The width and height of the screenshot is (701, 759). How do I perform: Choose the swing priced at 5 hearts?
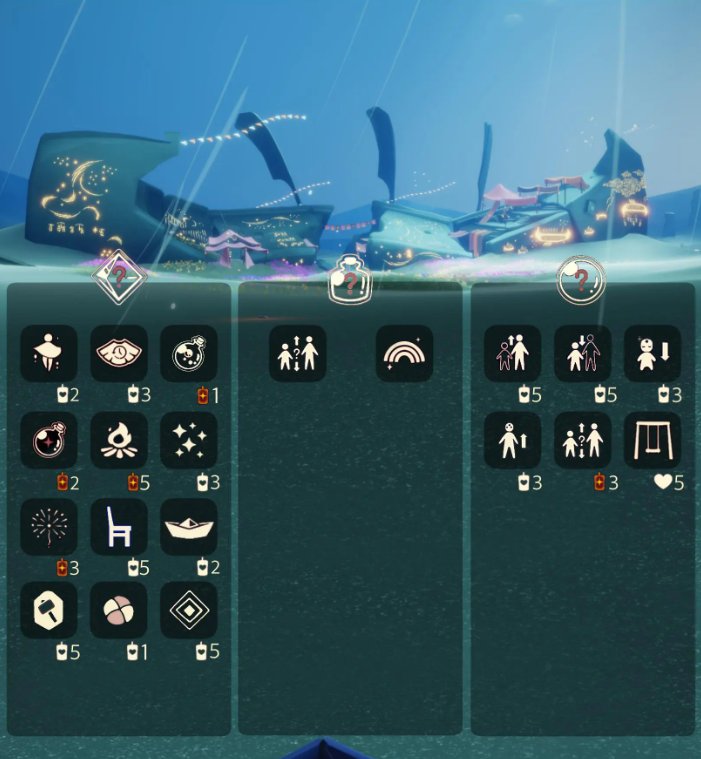click(653, 440)
